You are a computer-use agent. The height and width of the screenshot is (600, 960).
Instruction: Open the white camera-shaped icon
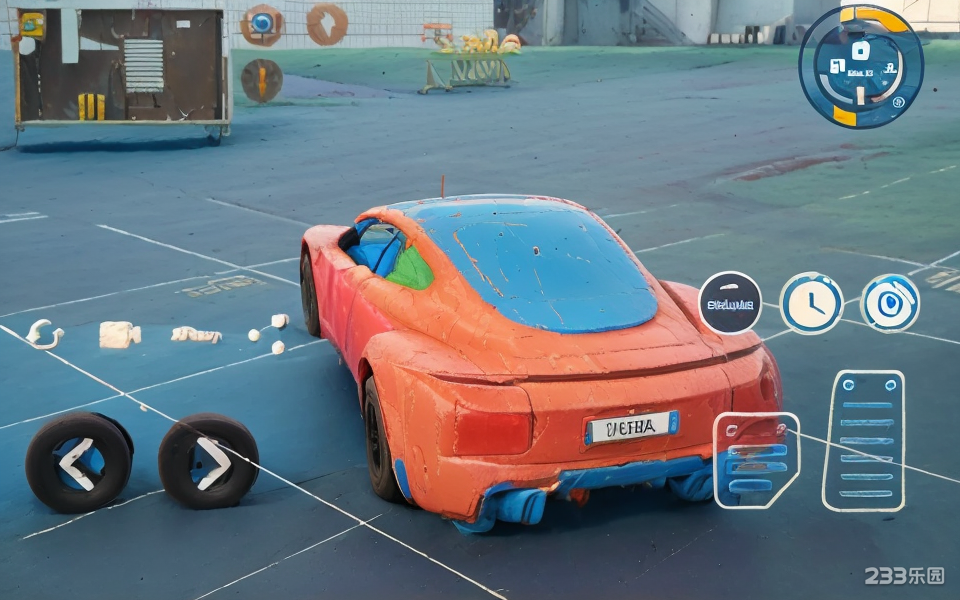(x=119, y=334)
